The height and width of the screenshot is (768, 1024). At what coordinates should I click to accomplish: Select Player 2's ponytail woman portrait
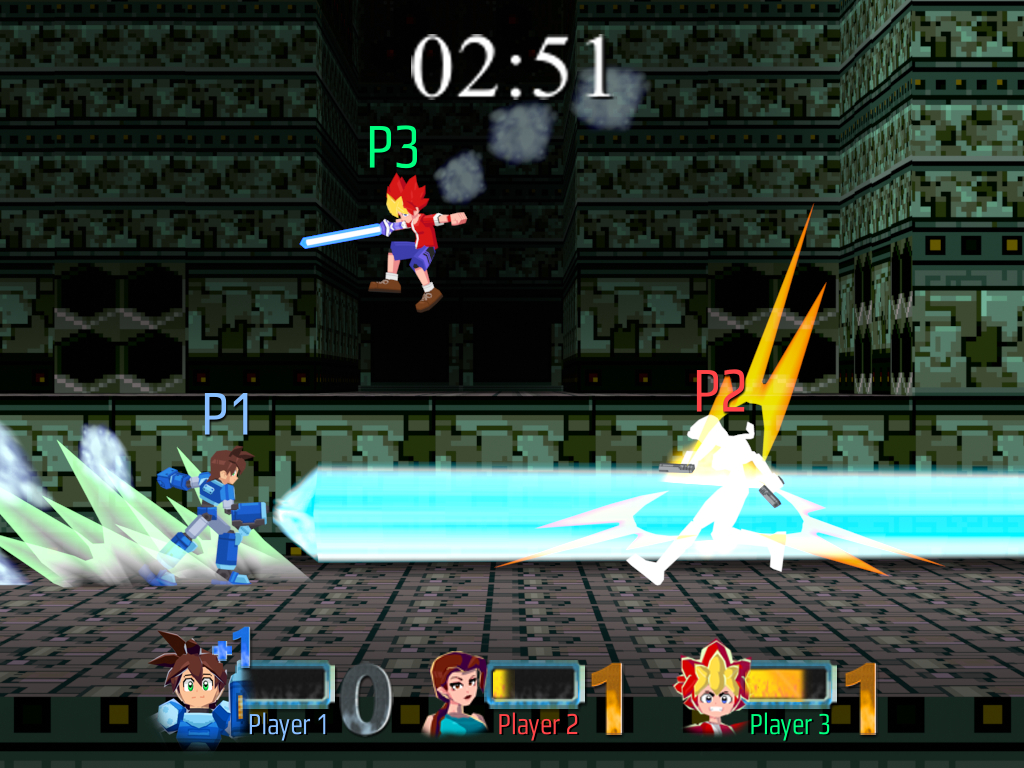coord(455,692)
